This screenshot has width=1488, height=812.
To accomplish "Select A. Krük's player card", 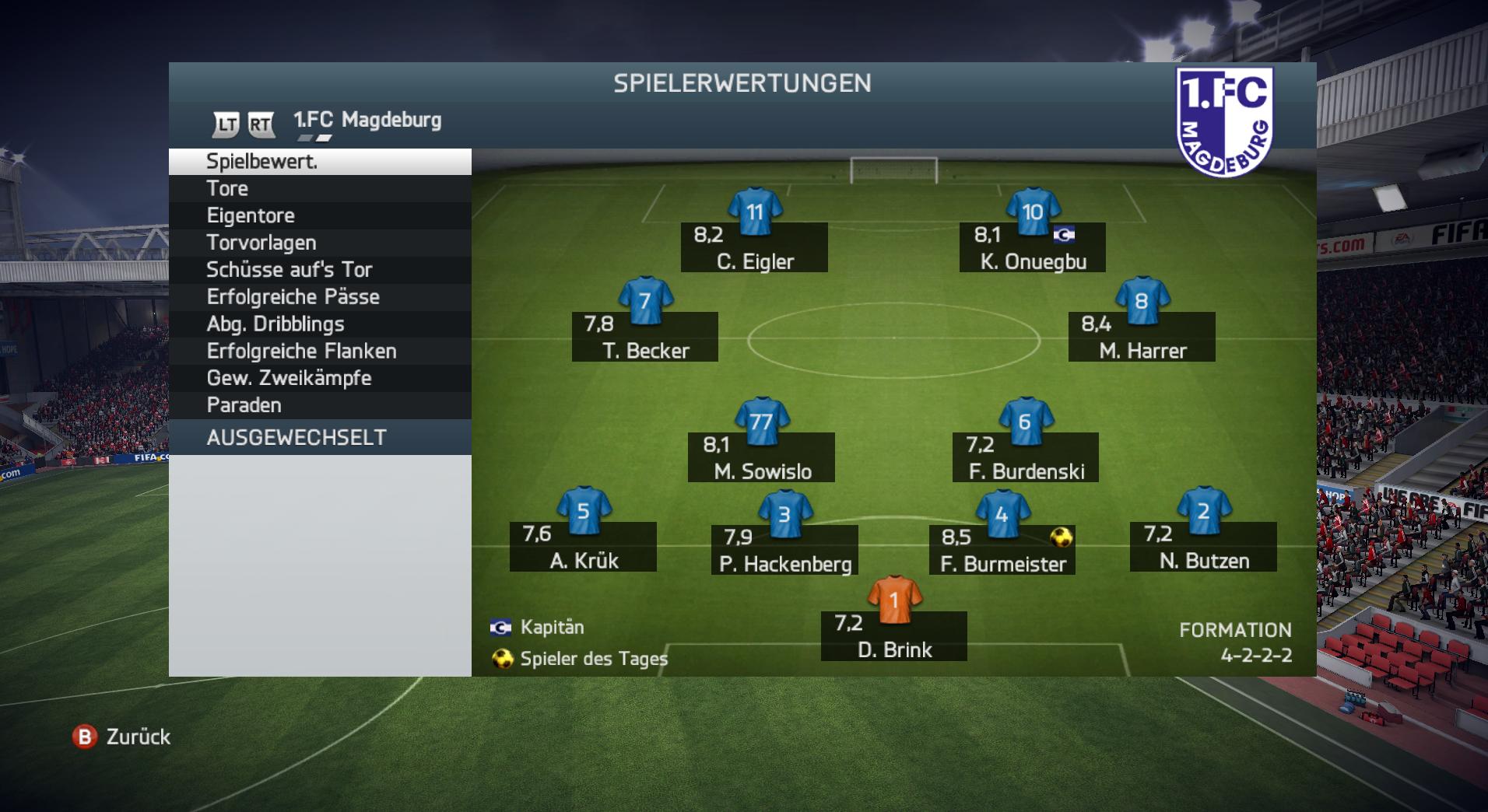I will (583, 547).
